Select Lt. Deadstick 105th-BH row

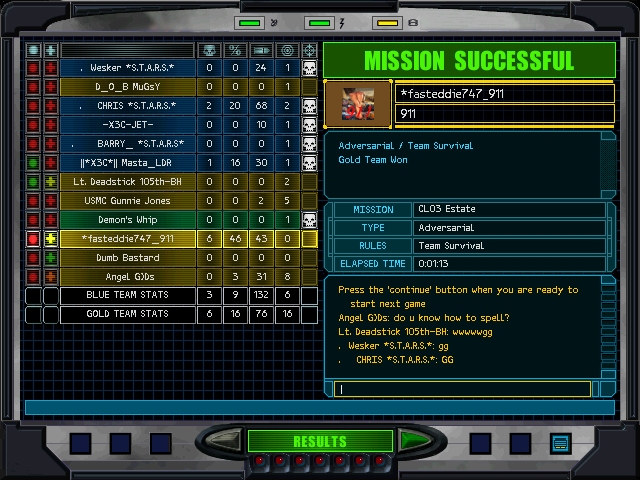127,182
